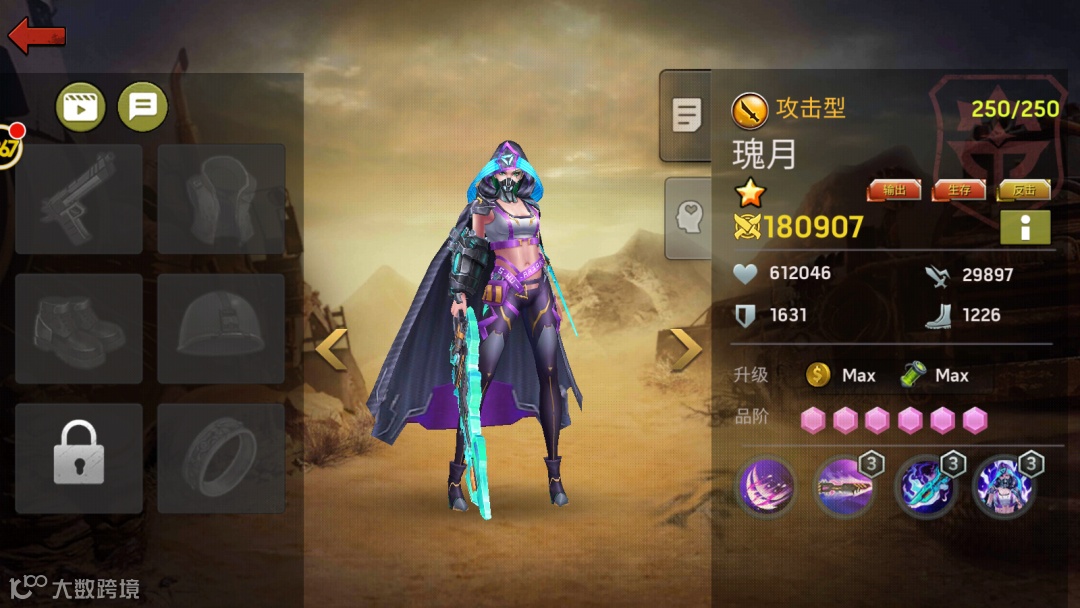View the rifle weapon skill icon
The height and width of the screenshot is (608, 1080).
pos(845,487)
